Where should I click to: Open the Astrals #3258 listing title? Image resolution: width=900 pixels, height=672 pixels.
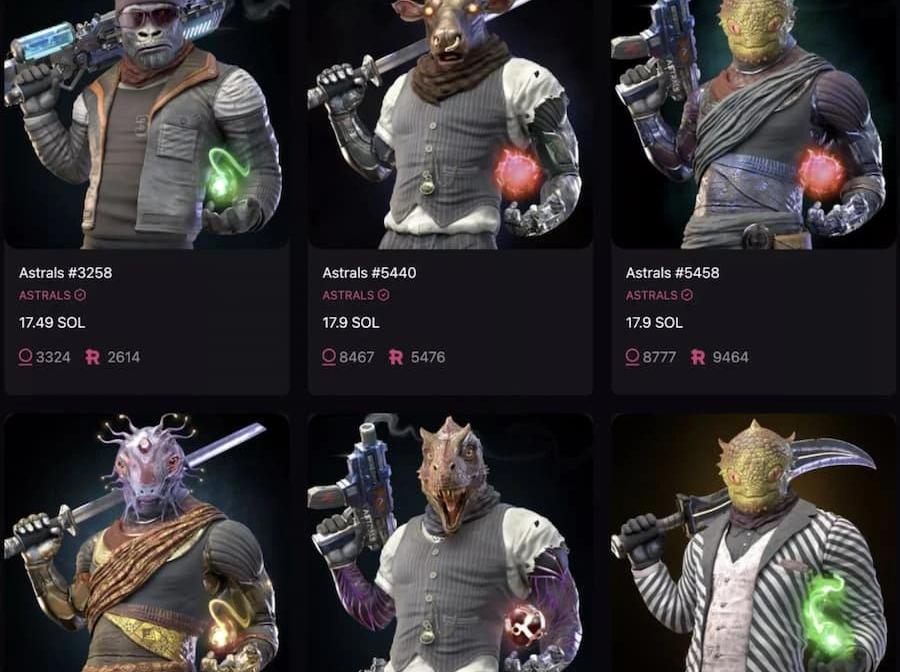coord(65,272)
